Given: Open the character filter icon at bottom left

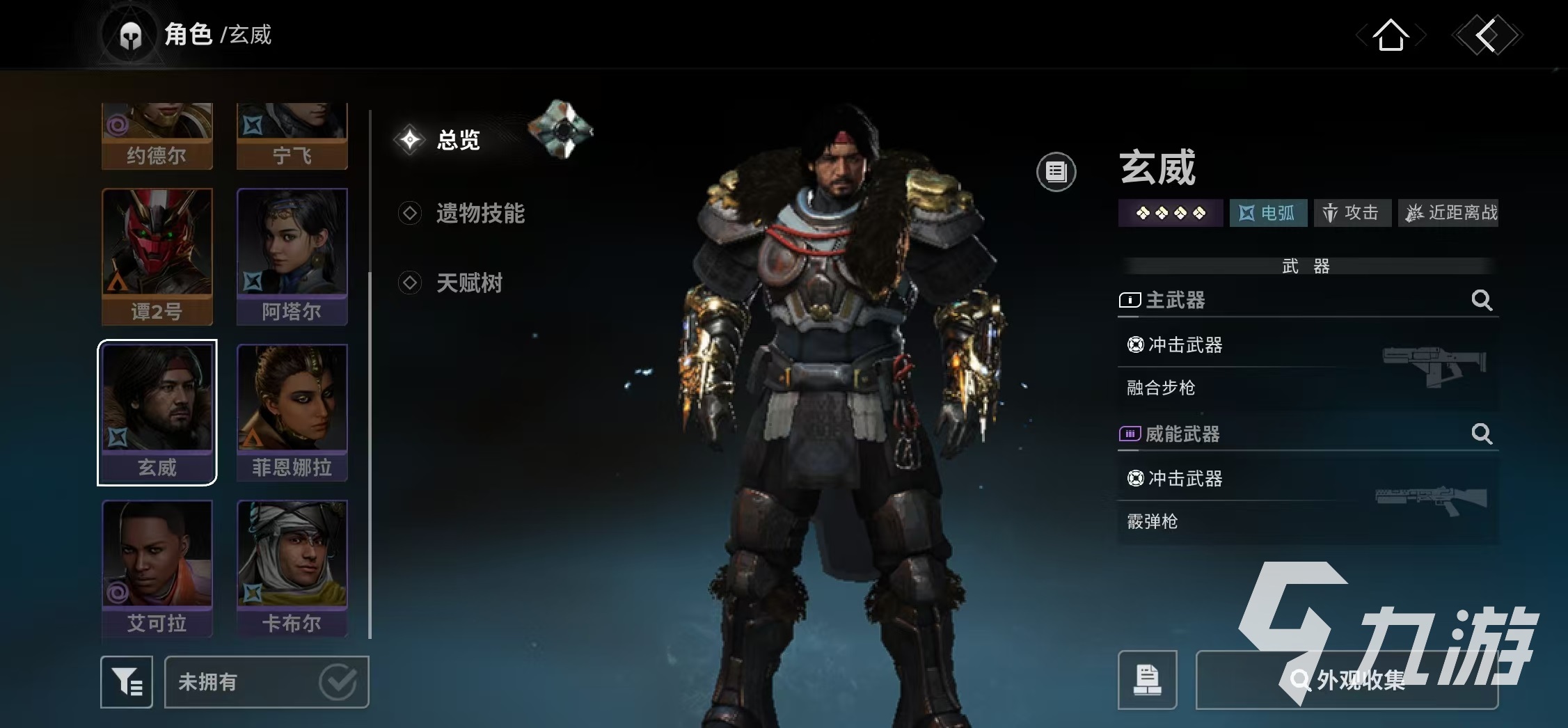Looking at the screenshot, I should pyautogui.click(x=127, y=682).
